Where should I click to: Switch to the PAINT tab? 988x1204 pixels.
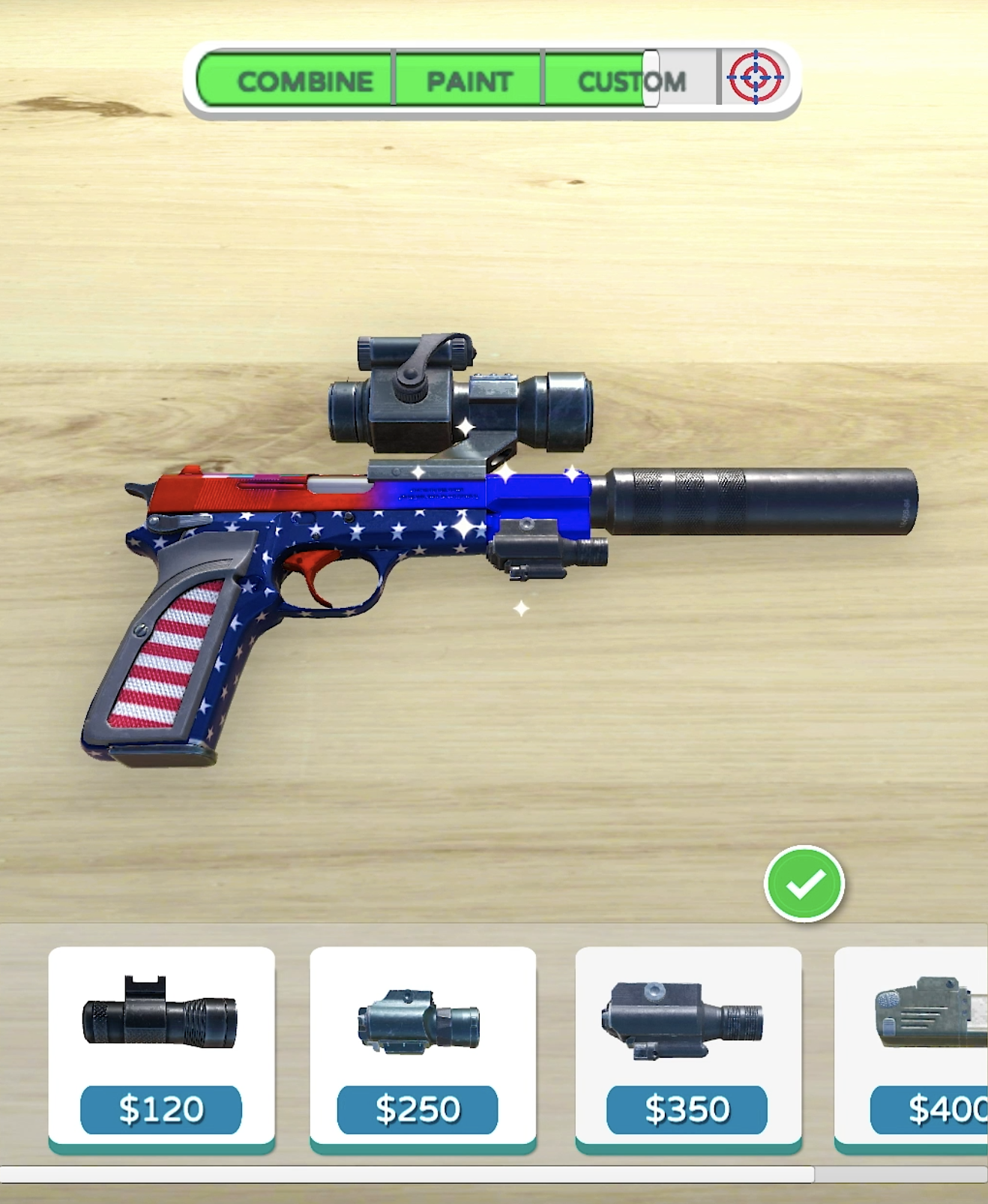tap(469, 81)
